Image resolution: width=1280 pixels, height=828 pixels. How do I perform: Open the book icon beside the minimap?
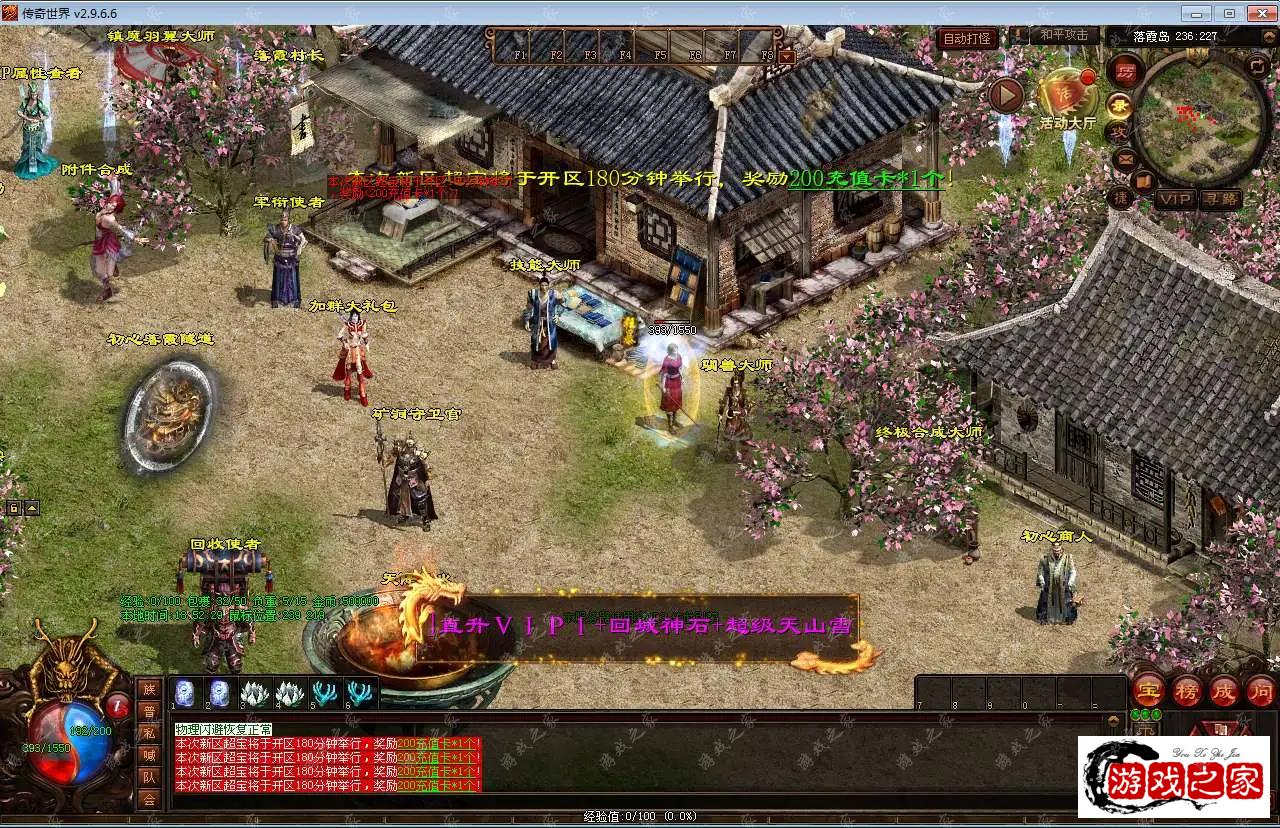pyautogui.click(x=1145, y=181)
